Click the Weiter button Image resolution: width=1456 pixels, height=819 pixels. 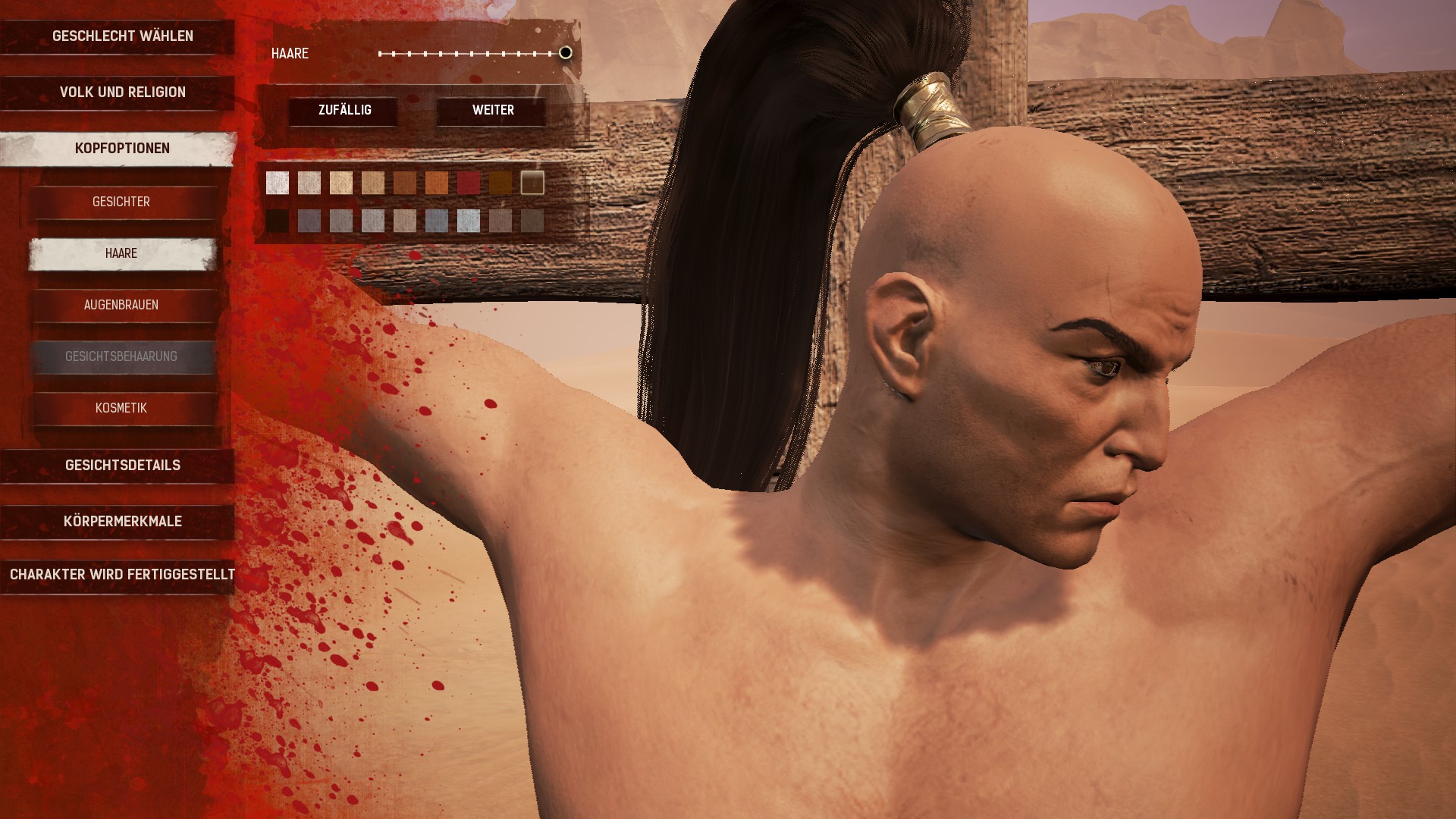(493, 111)
